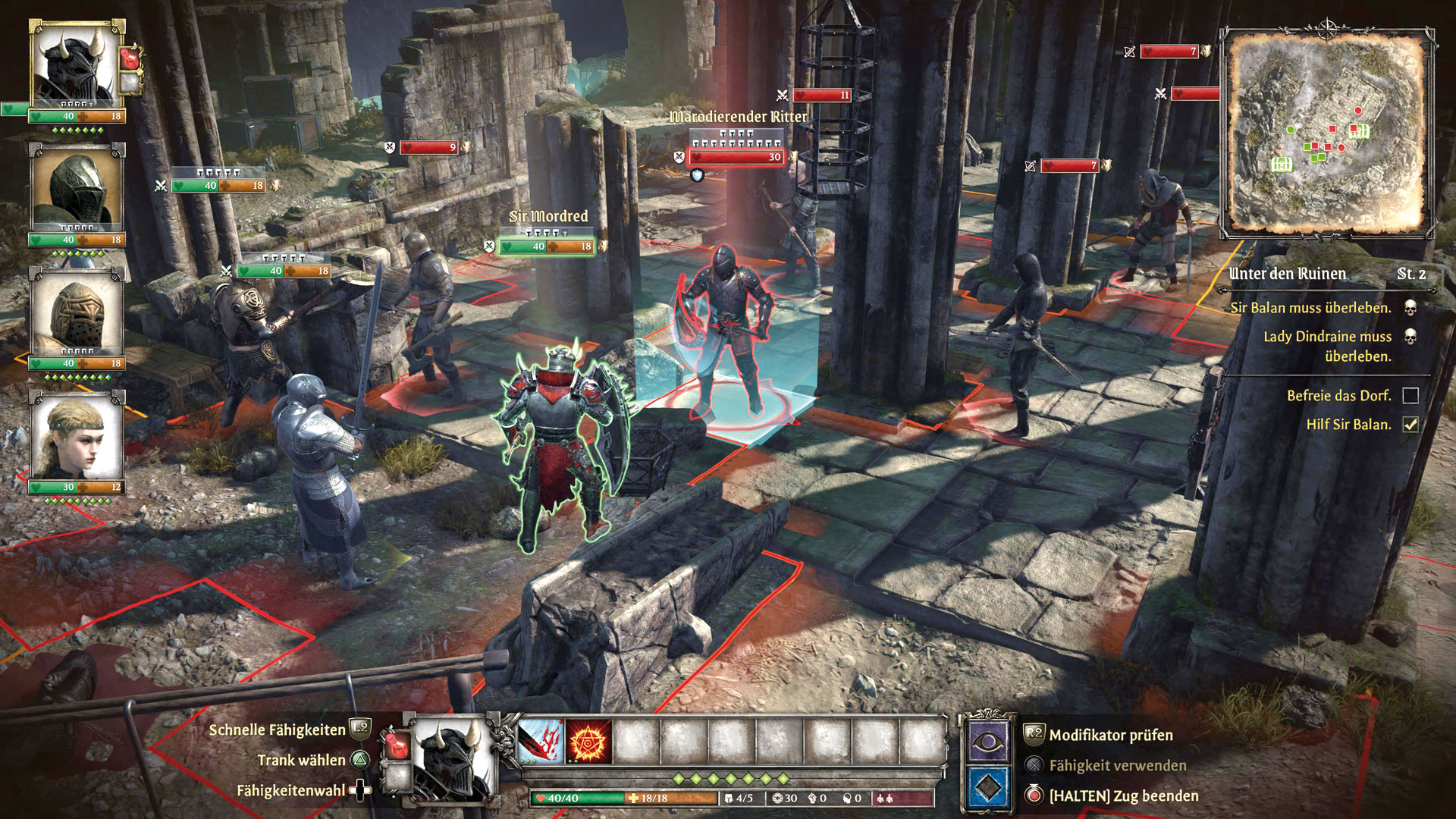1456x819 pixels.
Task: Click the red potion beside the top portrait
Action: point(130,58)
